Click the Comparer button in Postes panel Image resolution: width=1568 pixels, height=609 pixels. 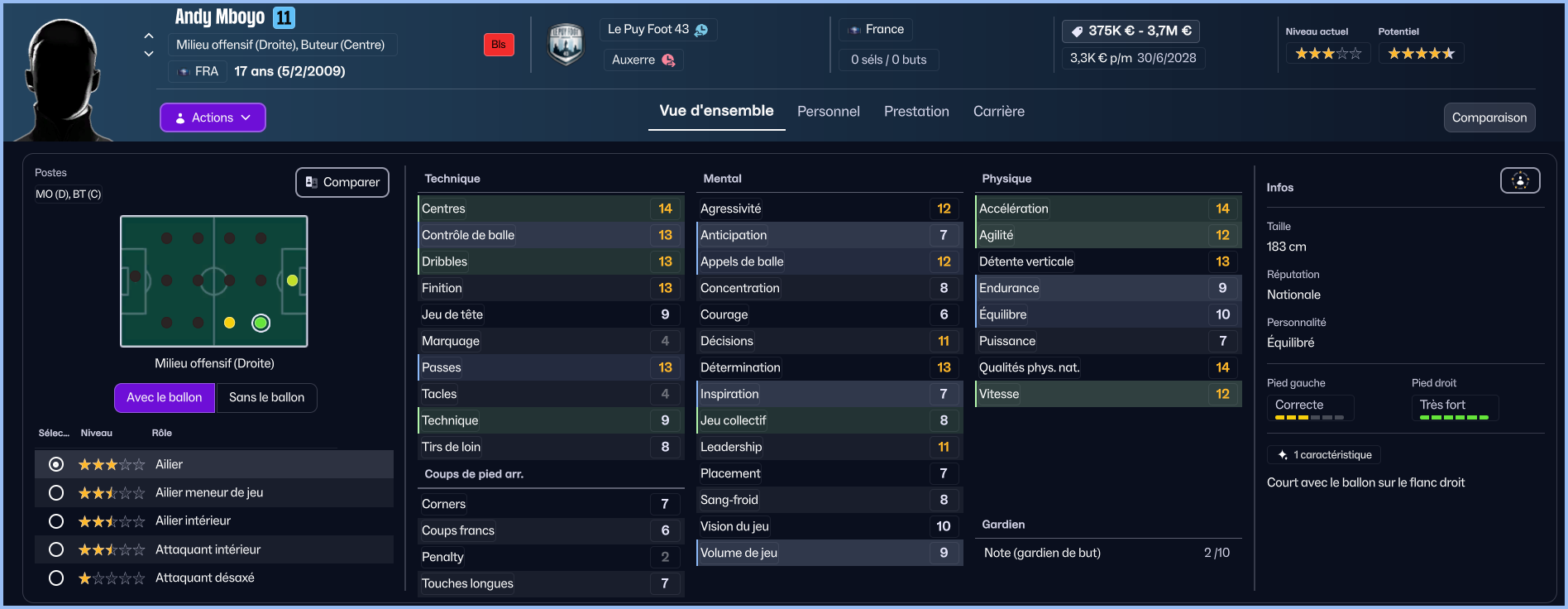(x=342, y=182)
